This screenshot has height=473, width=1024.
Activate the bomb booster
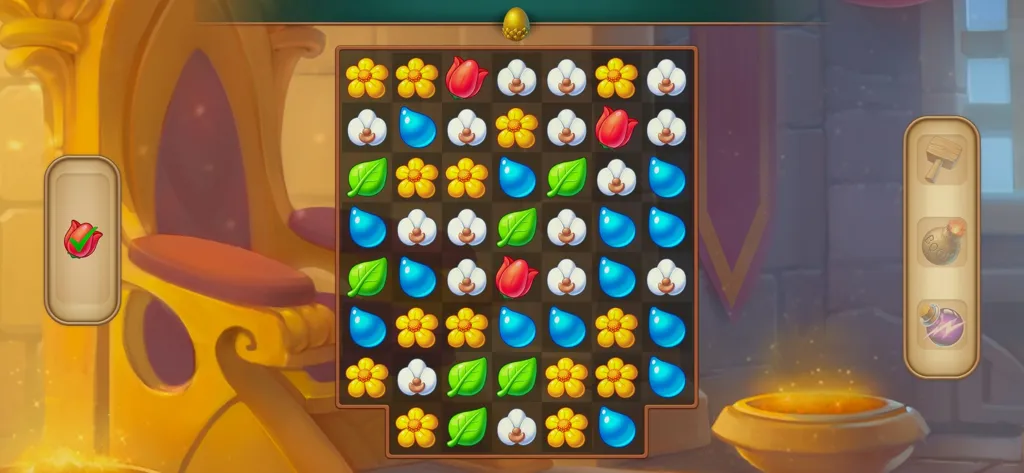941,244
